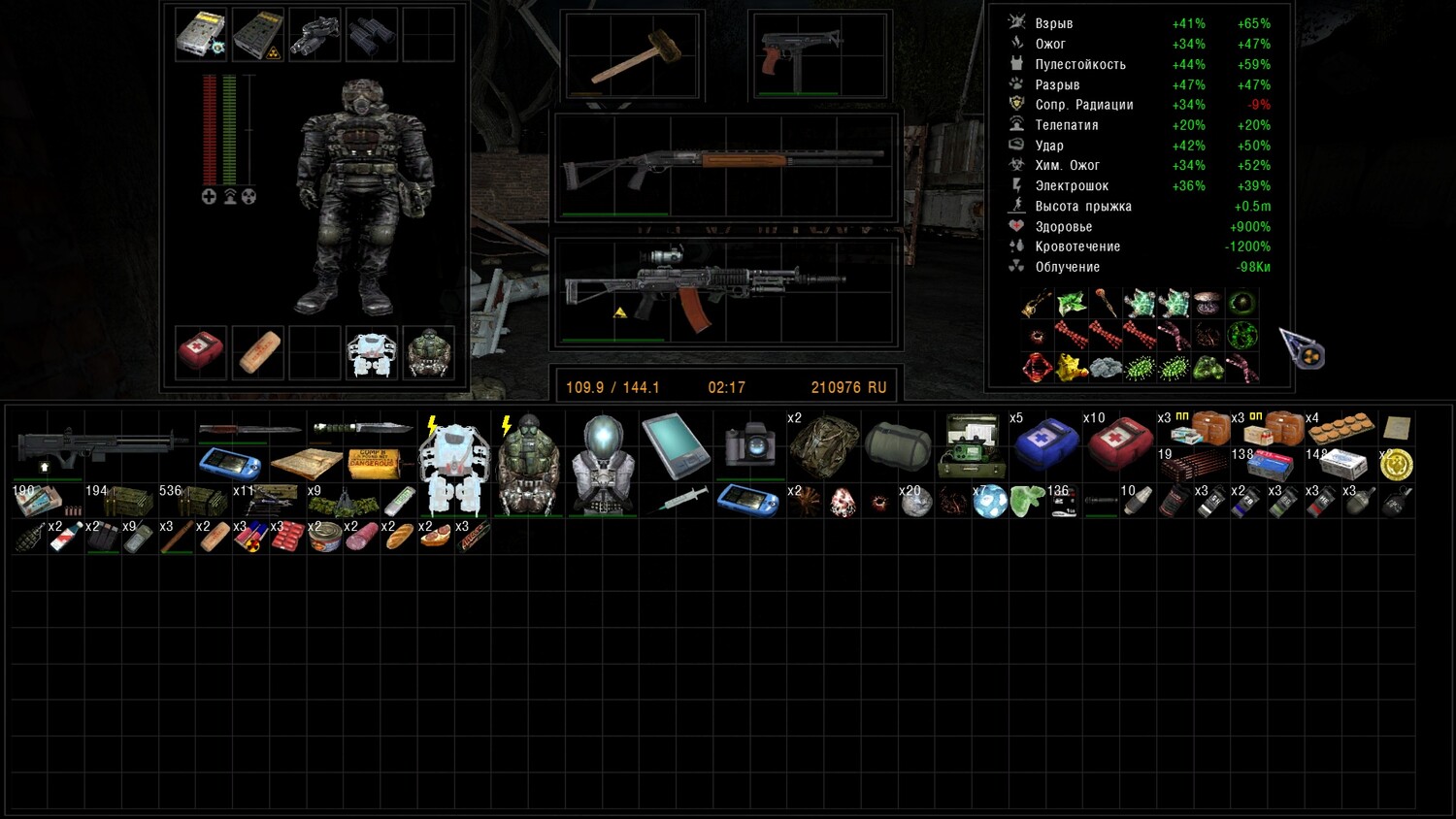Select the bread loaf item

(399, 537)
